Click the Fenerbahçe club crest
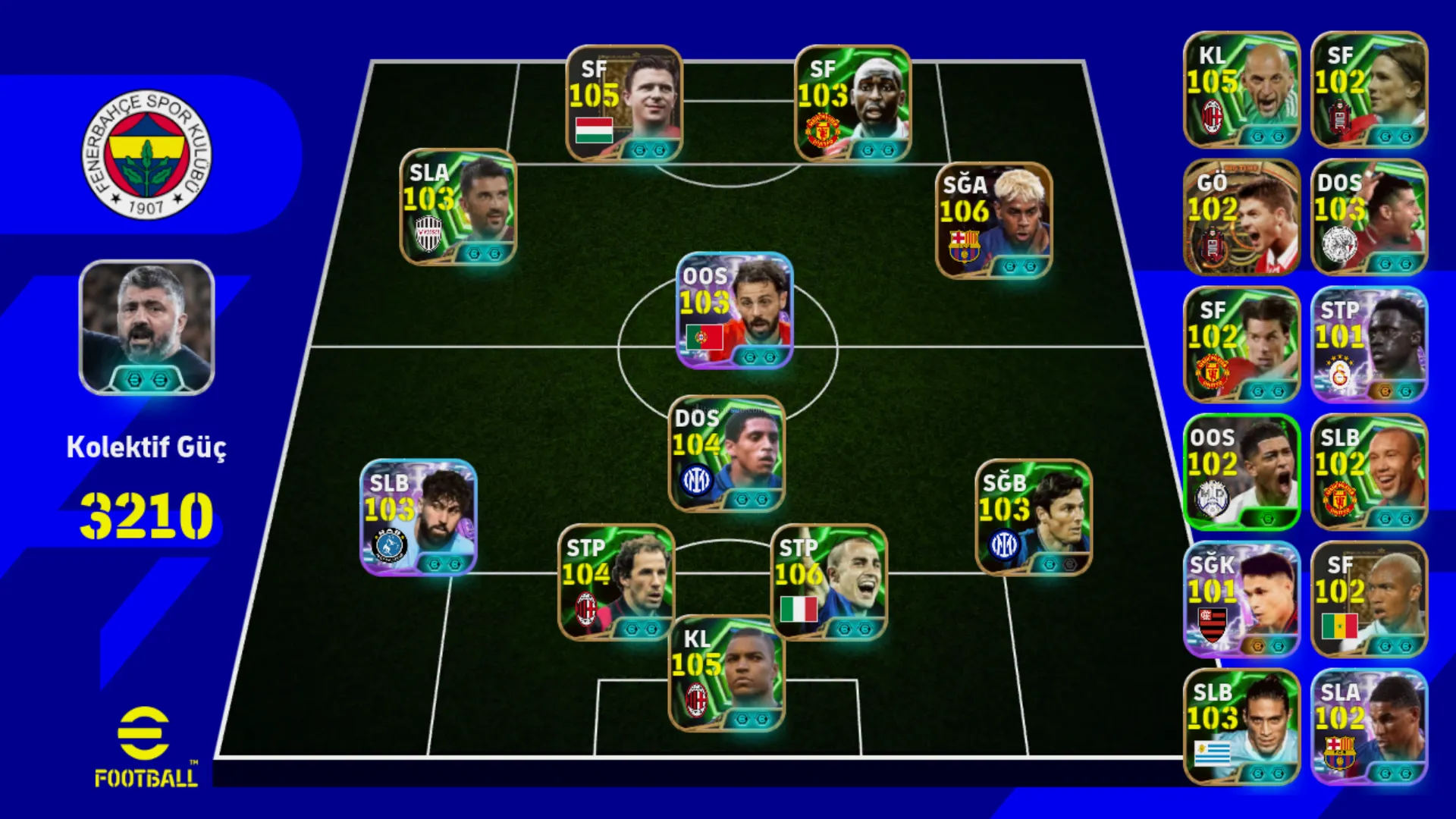The height and width of the screenshot is (819, 1456). pyautogui.click(x=146, y=155)
